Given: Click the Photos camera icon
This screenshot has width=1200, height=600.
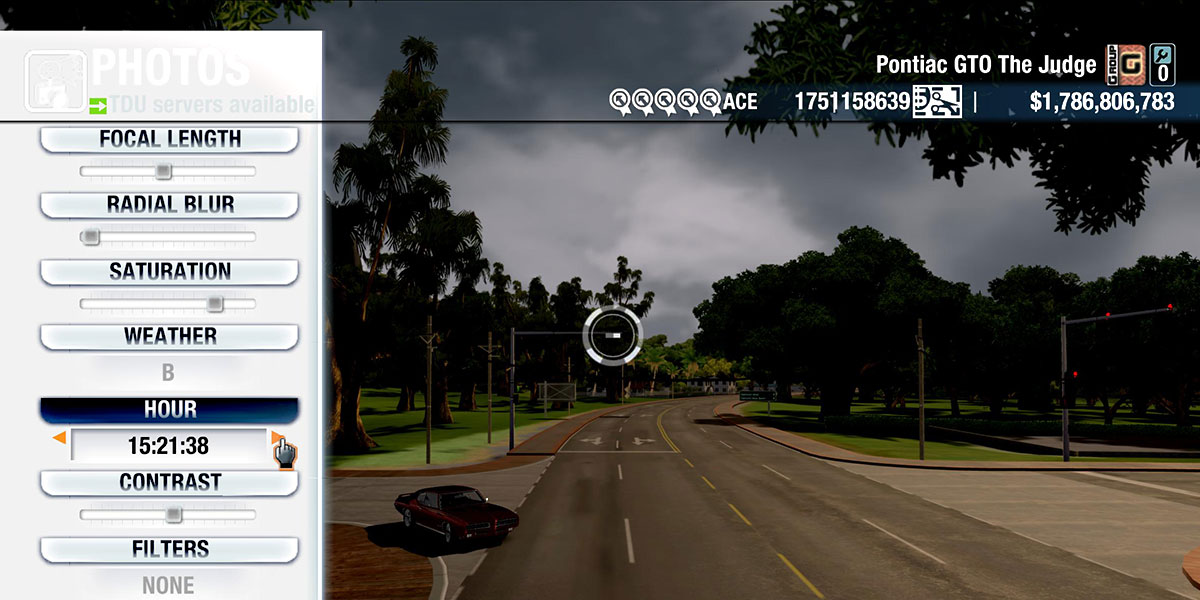Looking at the screenshot, I should [55, 81].
